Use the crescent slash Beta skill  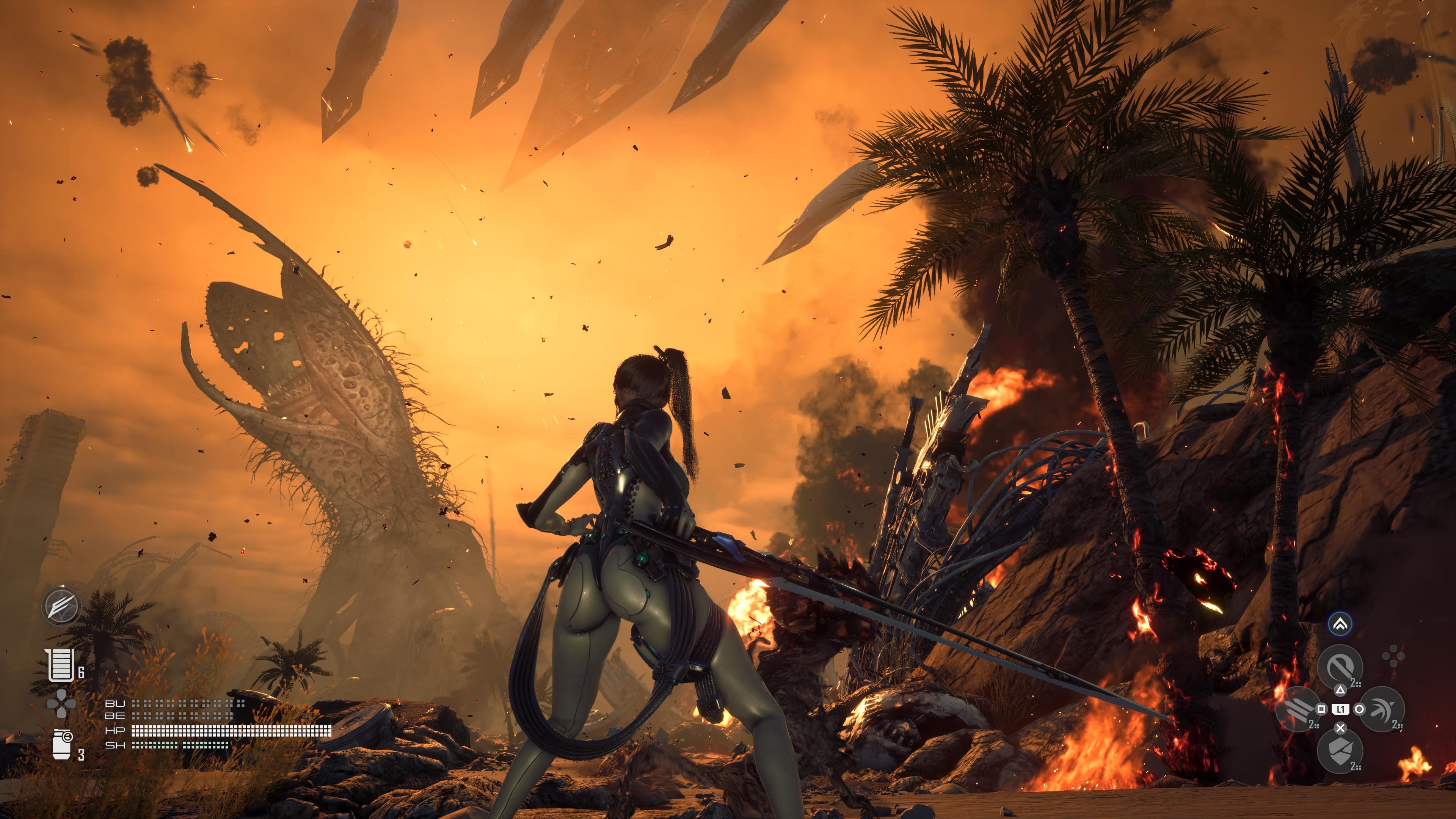[x=1382, y=709]
